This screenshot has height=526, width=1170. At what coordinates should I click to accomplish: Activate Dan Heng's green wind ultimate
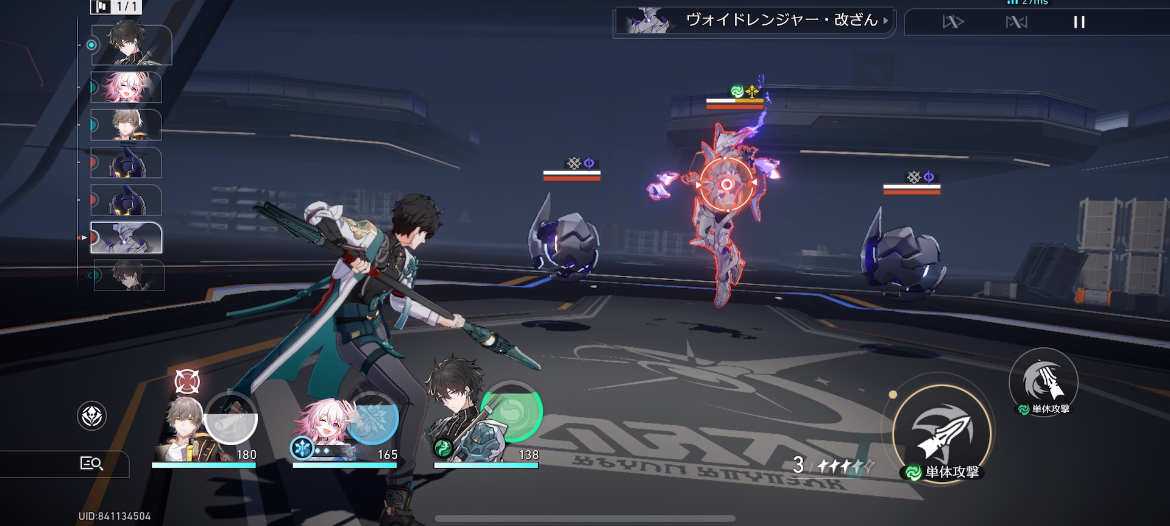point(512,411)
